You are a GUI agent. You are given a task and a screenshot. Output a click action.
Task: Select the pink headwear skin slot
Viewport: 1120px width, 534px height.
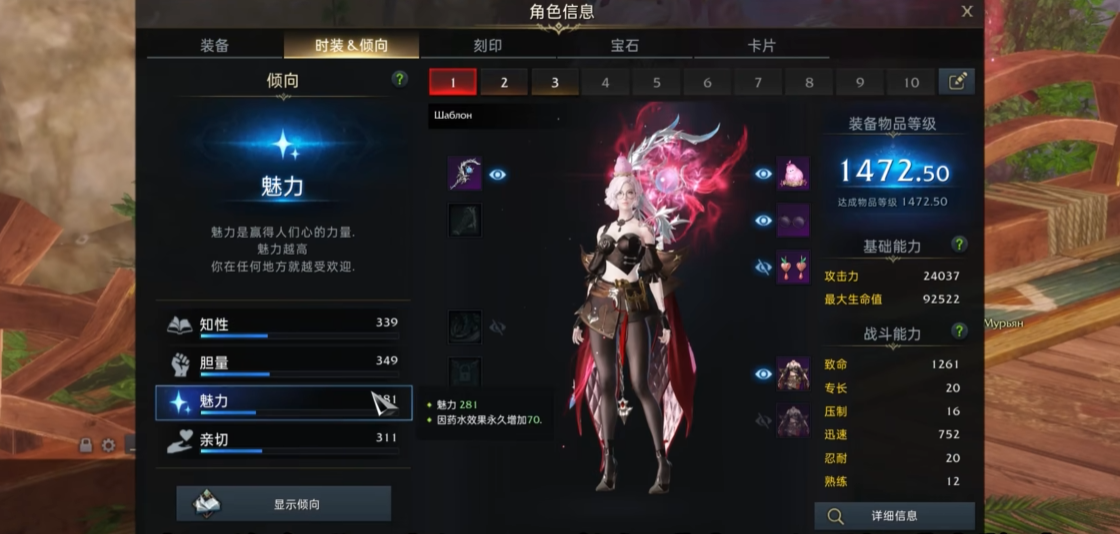[793, 174]
